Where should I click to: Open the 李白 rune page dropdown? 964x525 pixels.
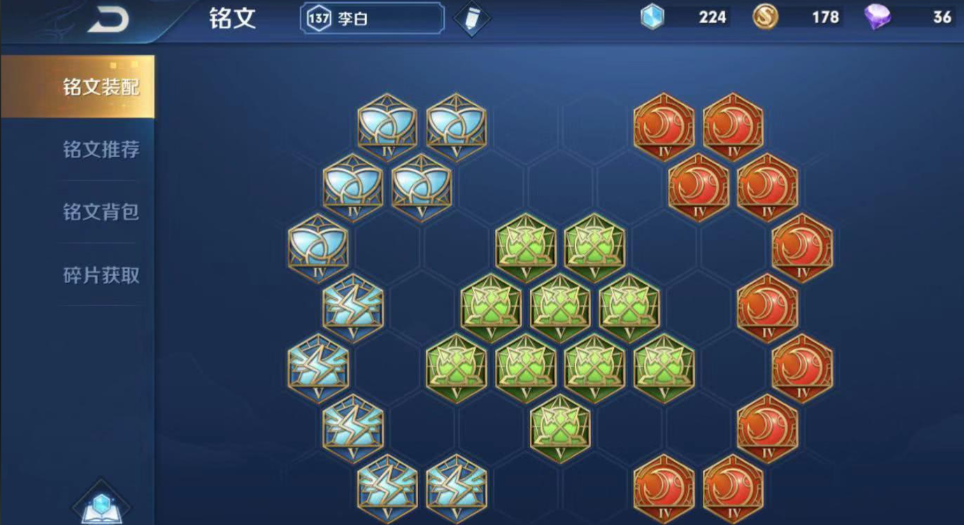click(x=372, y=18)
